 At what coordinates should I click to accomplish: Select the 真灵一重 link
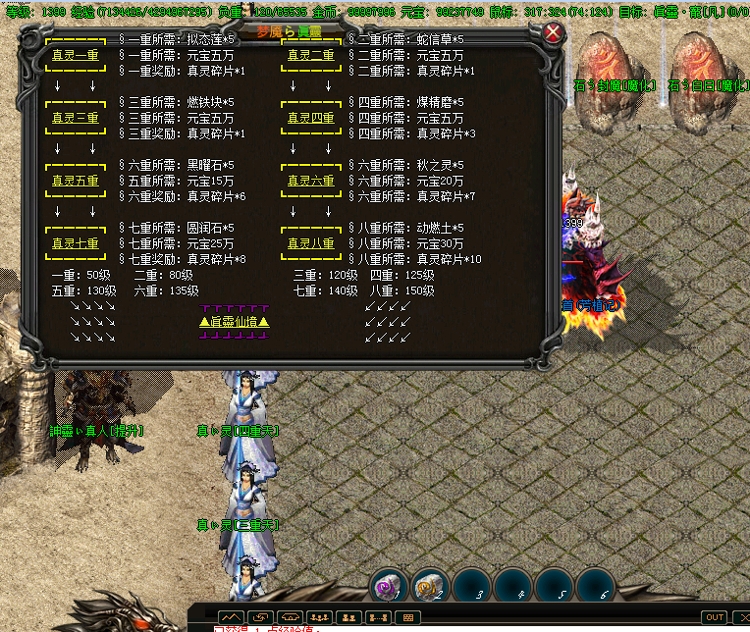tap(75, 56)
